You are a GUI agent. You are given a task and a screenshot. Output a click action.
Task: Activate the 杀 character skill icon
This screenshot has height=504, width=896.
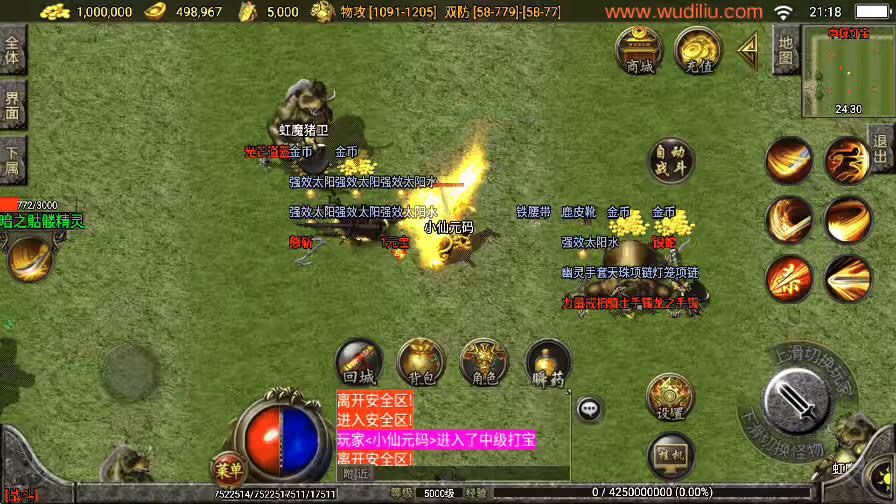tap(790, 278)
